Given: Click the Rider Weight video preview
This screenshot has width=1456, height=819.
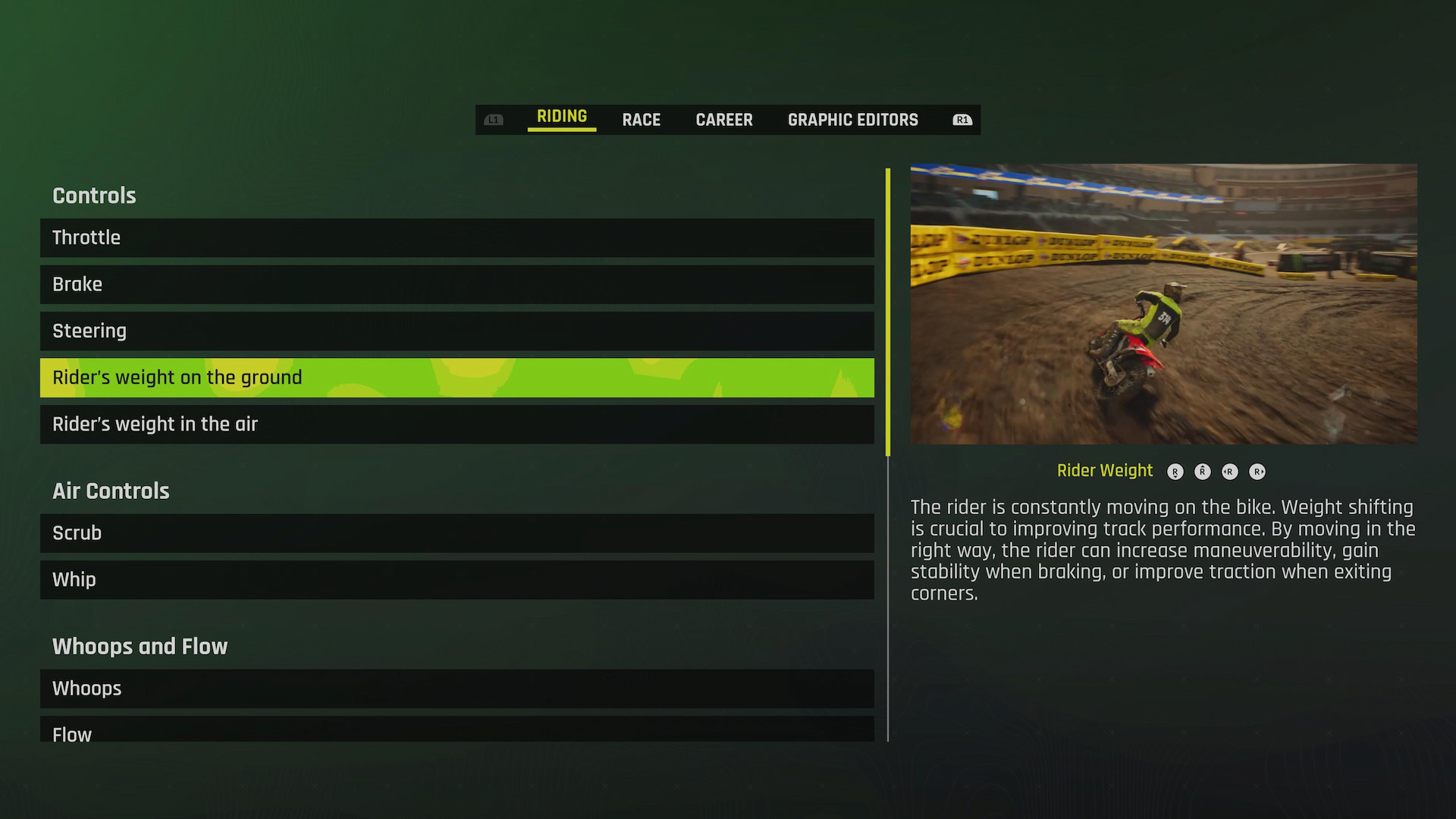Looking at the screenshot, I should tap(1163, 303).
